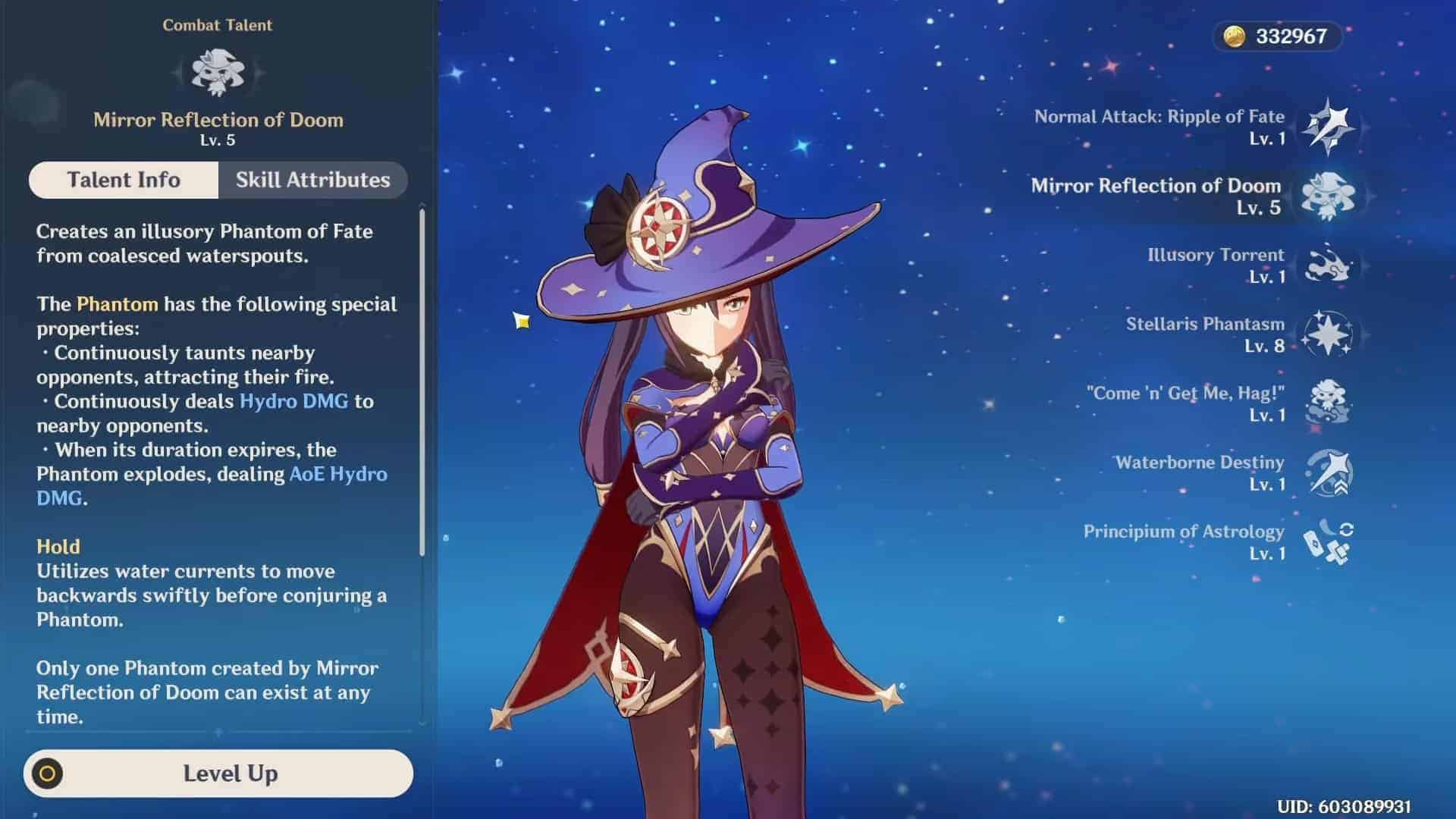View the "Come 'n' Get Me, Hag!" talent
Viewport: 1456px width, 819px height.
coord(1328,403)
